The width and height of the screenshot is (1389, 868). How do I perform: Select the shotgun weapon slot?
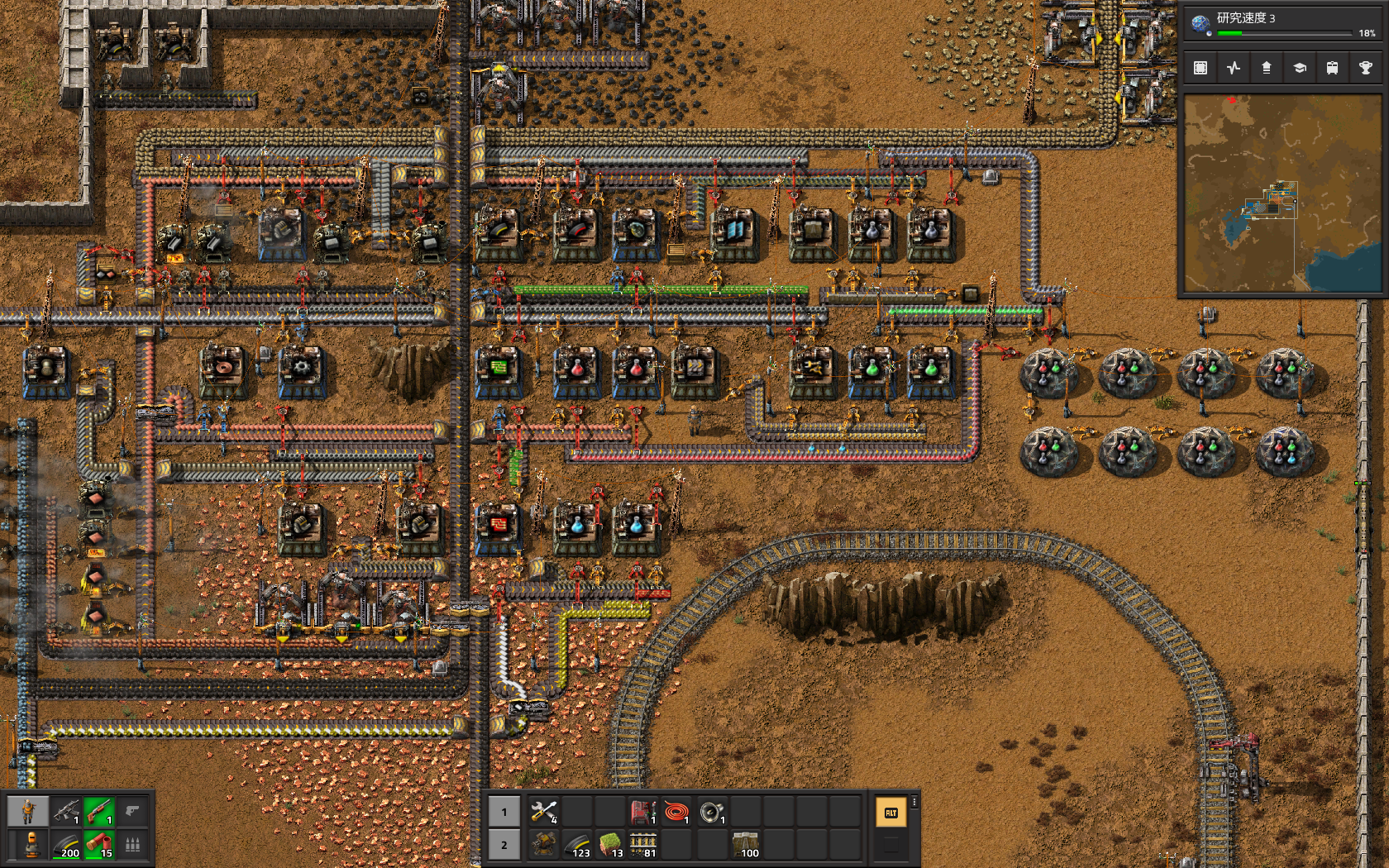98,812
